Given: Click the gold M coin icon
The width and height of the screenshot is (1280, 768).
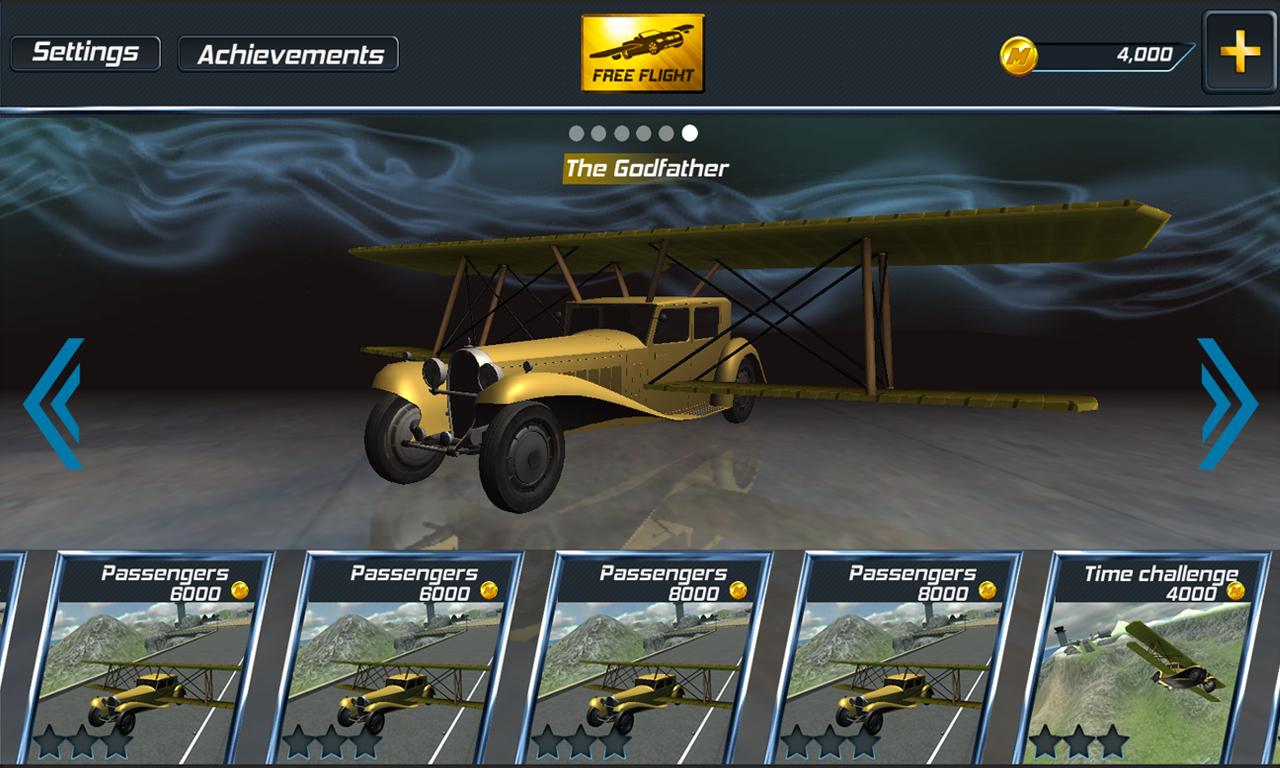Looking at the screenshot, I should 1021,56.
